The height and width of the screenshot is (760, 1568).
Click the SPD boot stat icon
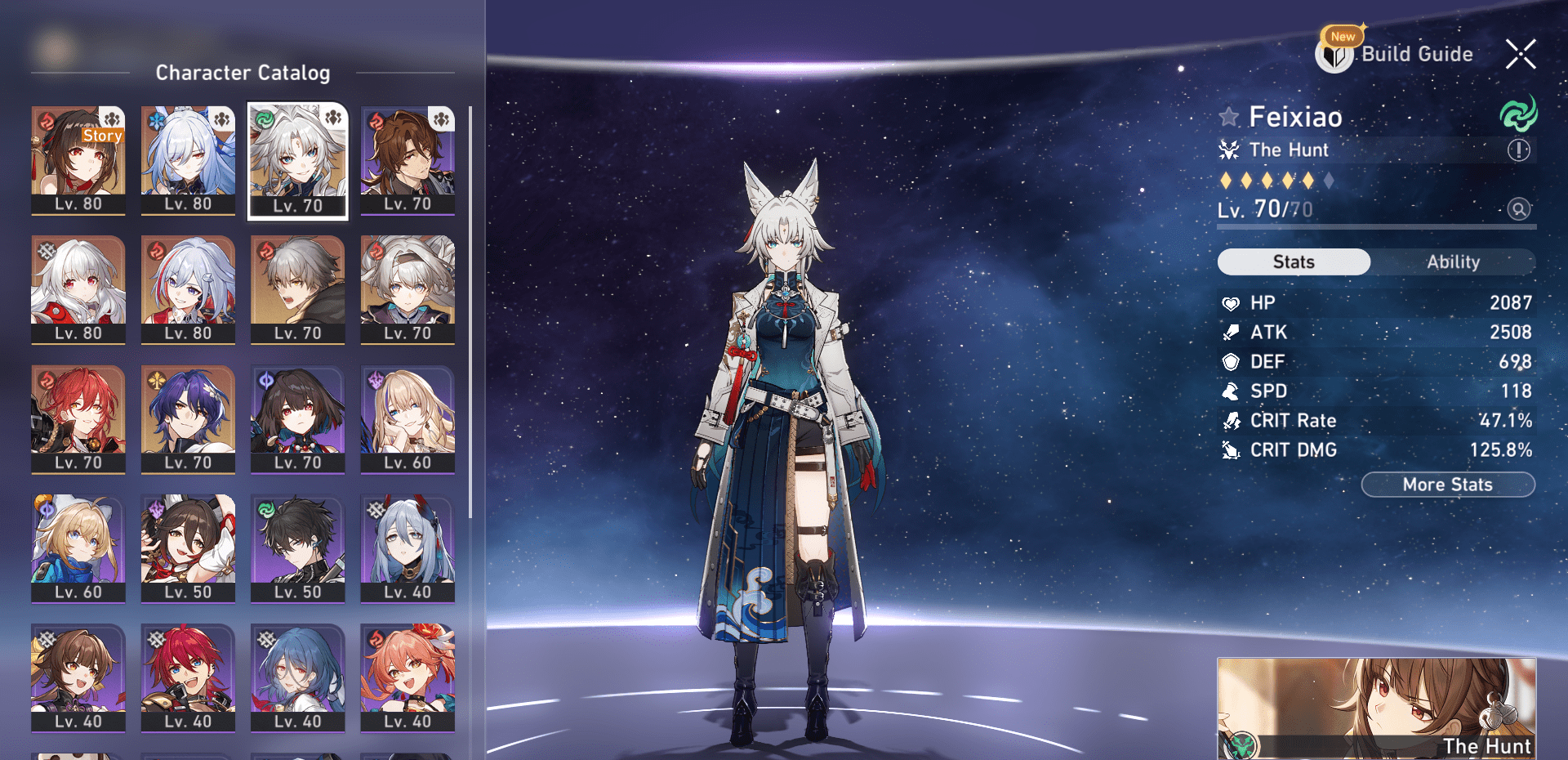pyautogui.click(x=1229, y=391)
